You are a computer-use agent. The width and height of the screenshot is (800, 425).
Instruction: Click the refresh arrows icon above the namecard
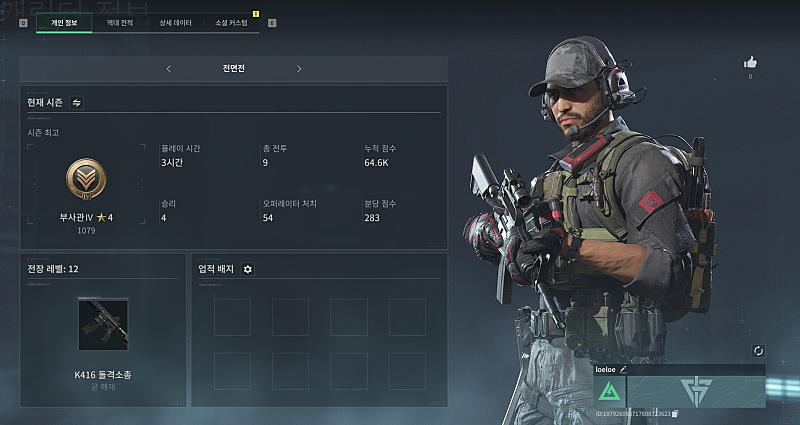[758, 351]
